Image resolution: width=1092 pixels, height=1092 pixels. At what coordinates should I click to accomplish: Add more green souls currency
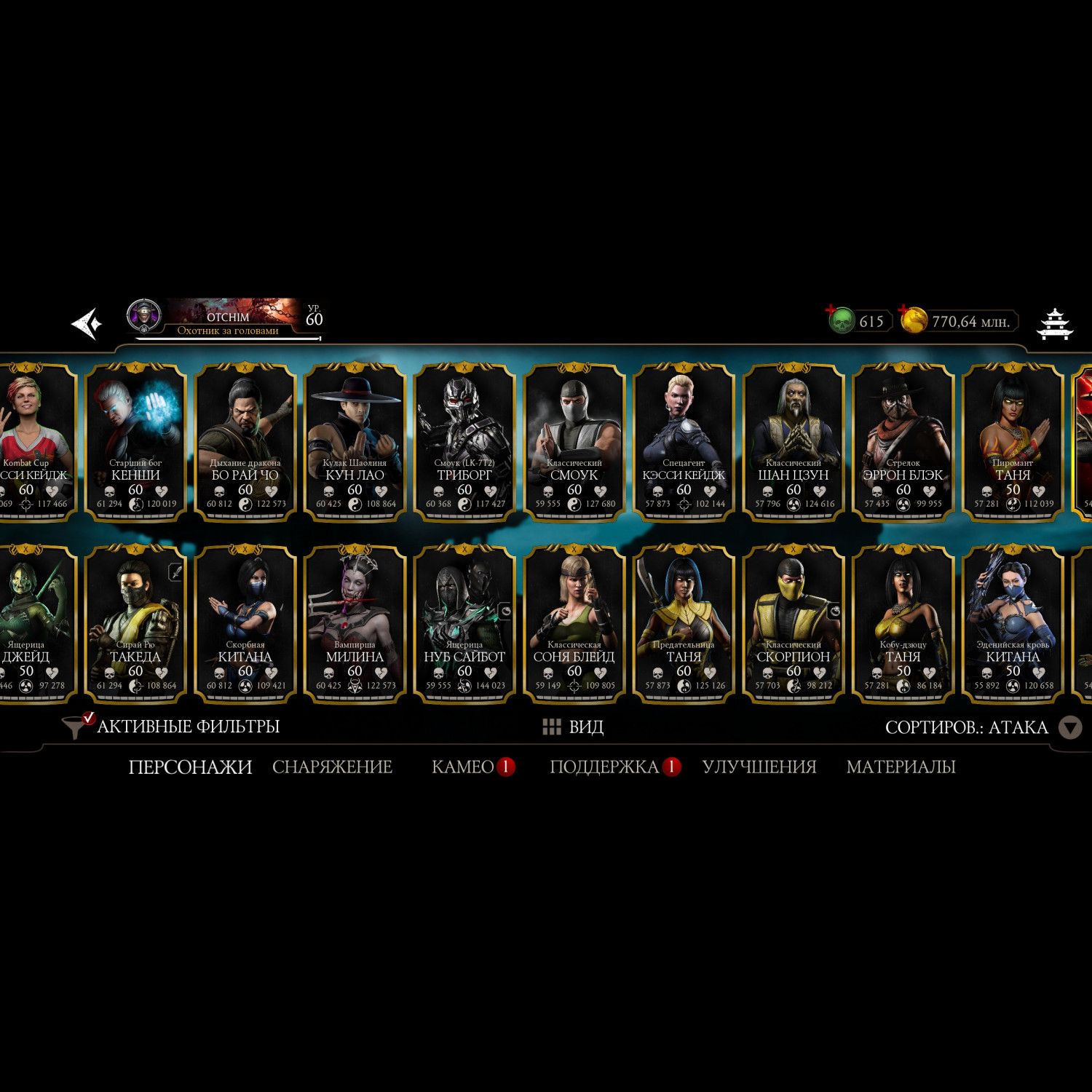click(832, 312)
